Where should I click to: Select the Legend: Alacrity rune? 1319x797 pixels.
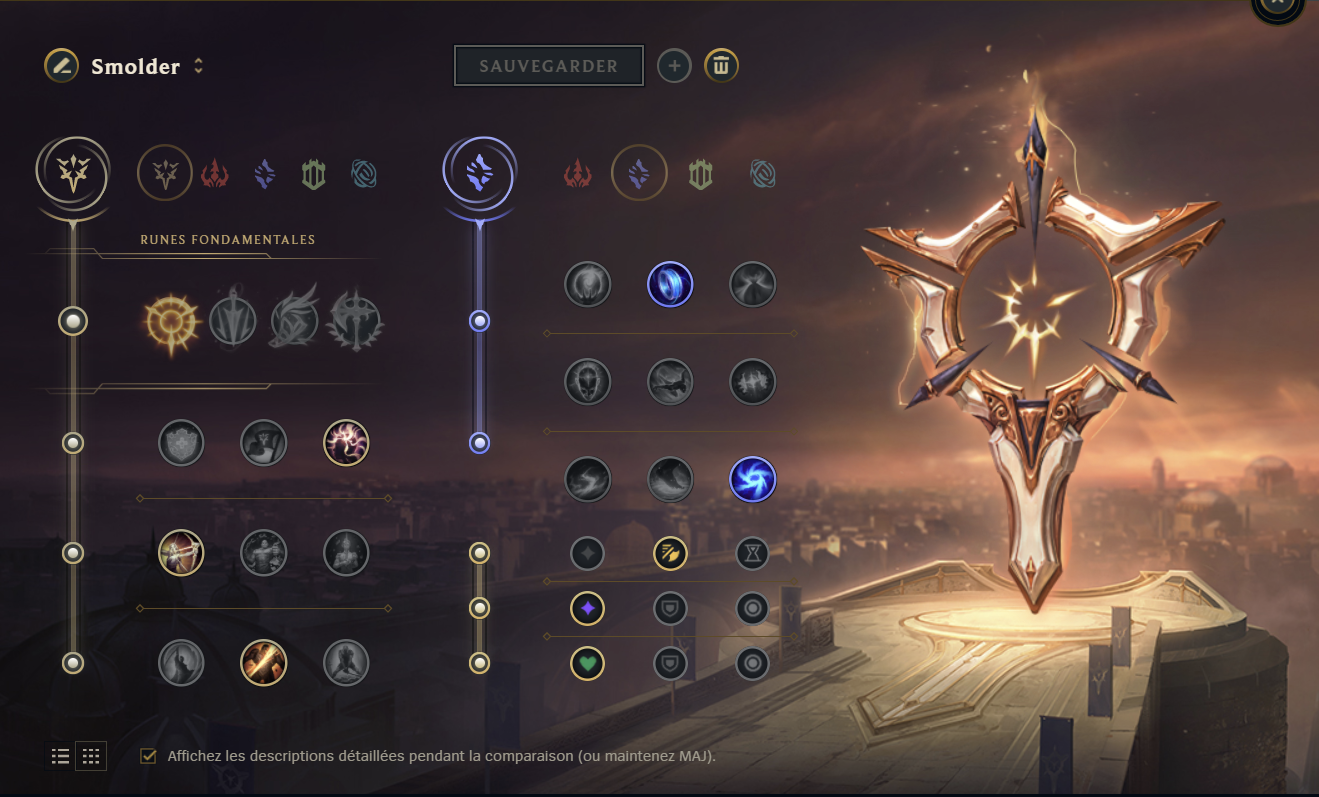pyautogui.click(x=181, y=553)
